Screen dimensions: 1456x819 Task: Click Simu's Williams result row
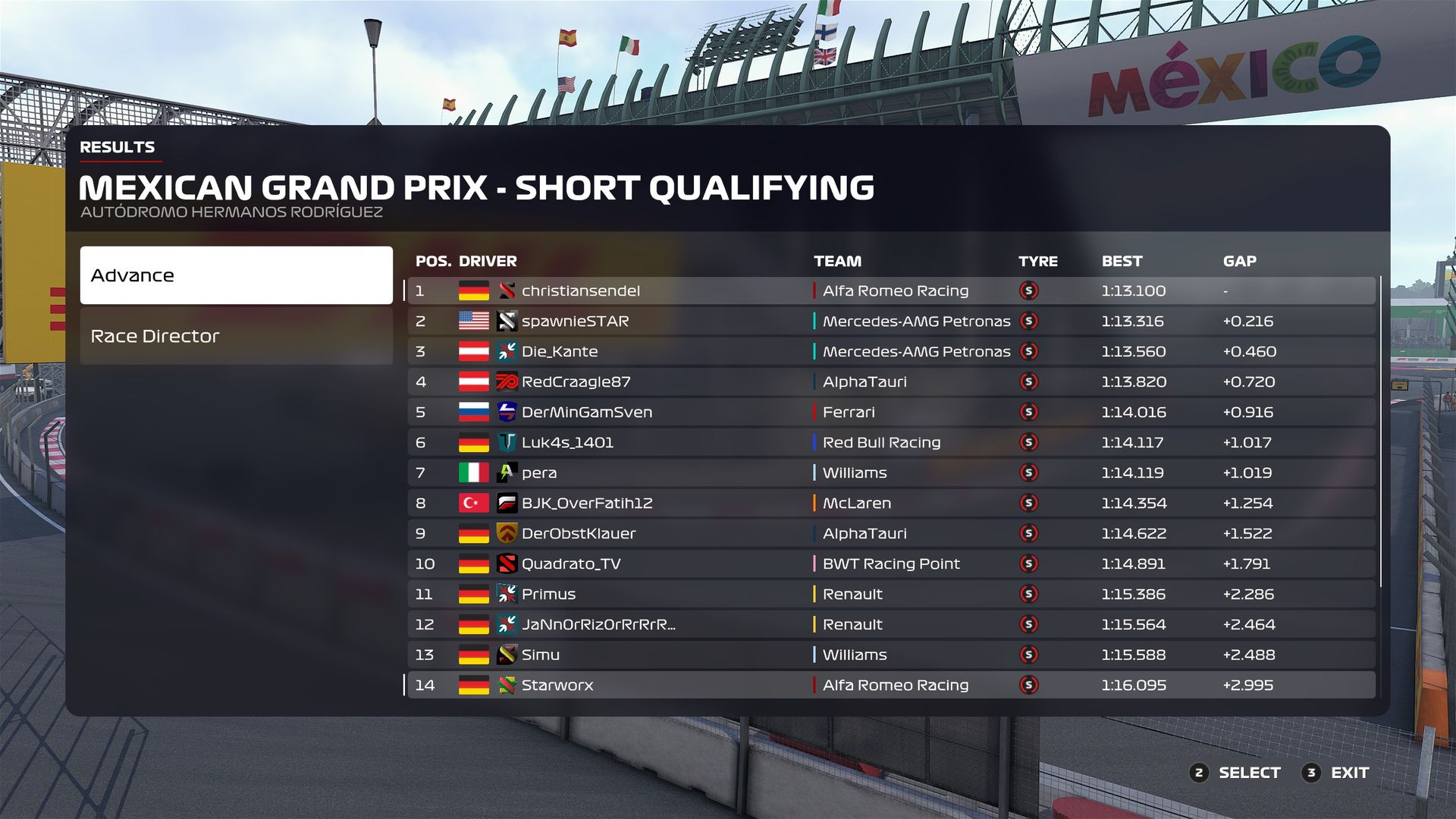coord(891,654)
